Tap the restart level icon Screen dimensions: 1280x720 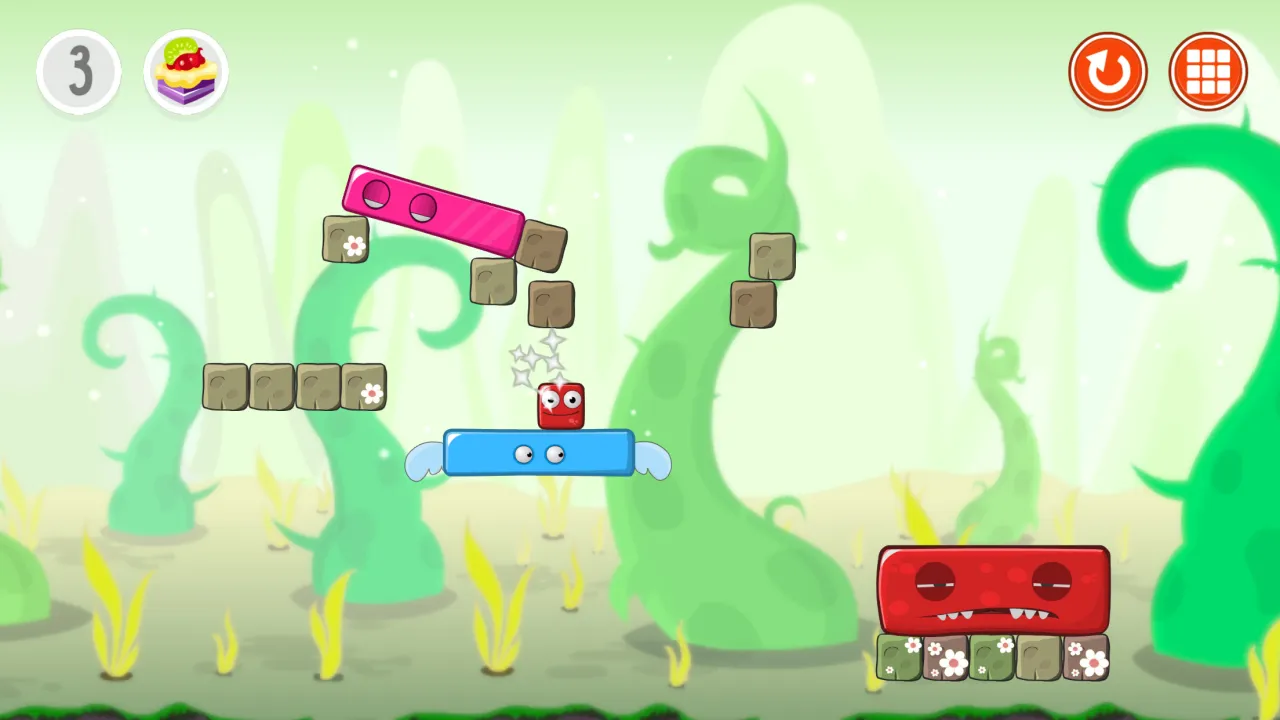(1108, 70)
